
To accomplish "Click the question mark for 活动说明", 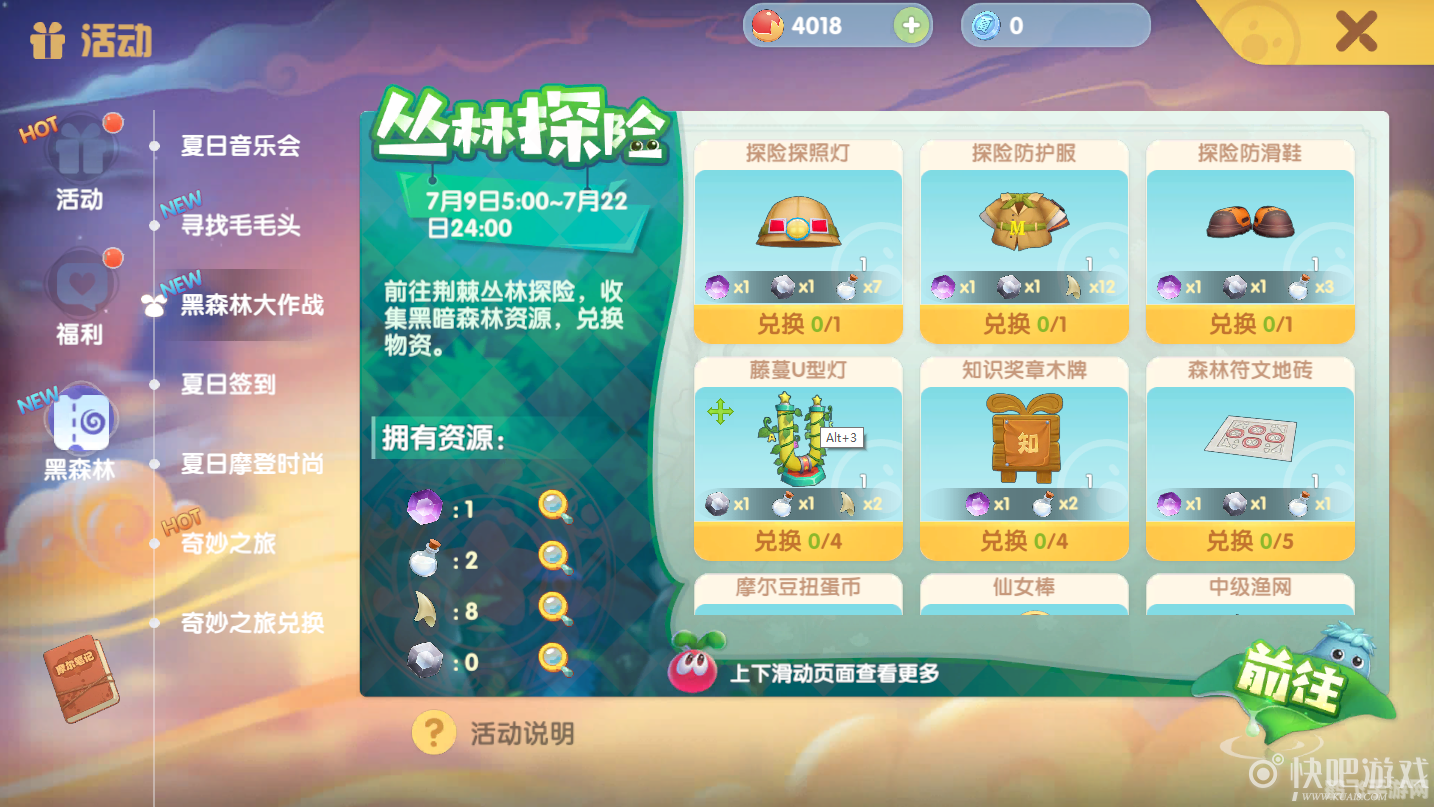I will [432, 732].
